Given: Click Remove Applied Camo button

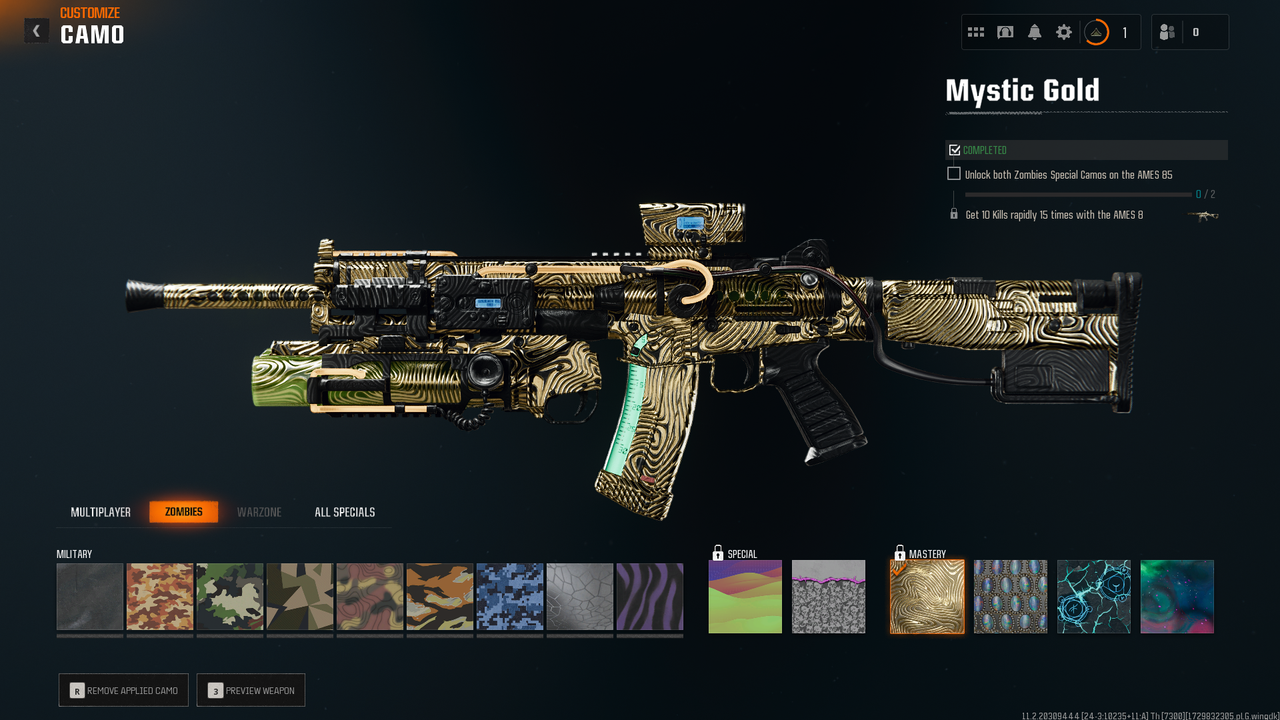Looking at the screenshot, I should [x=123, y=690].
